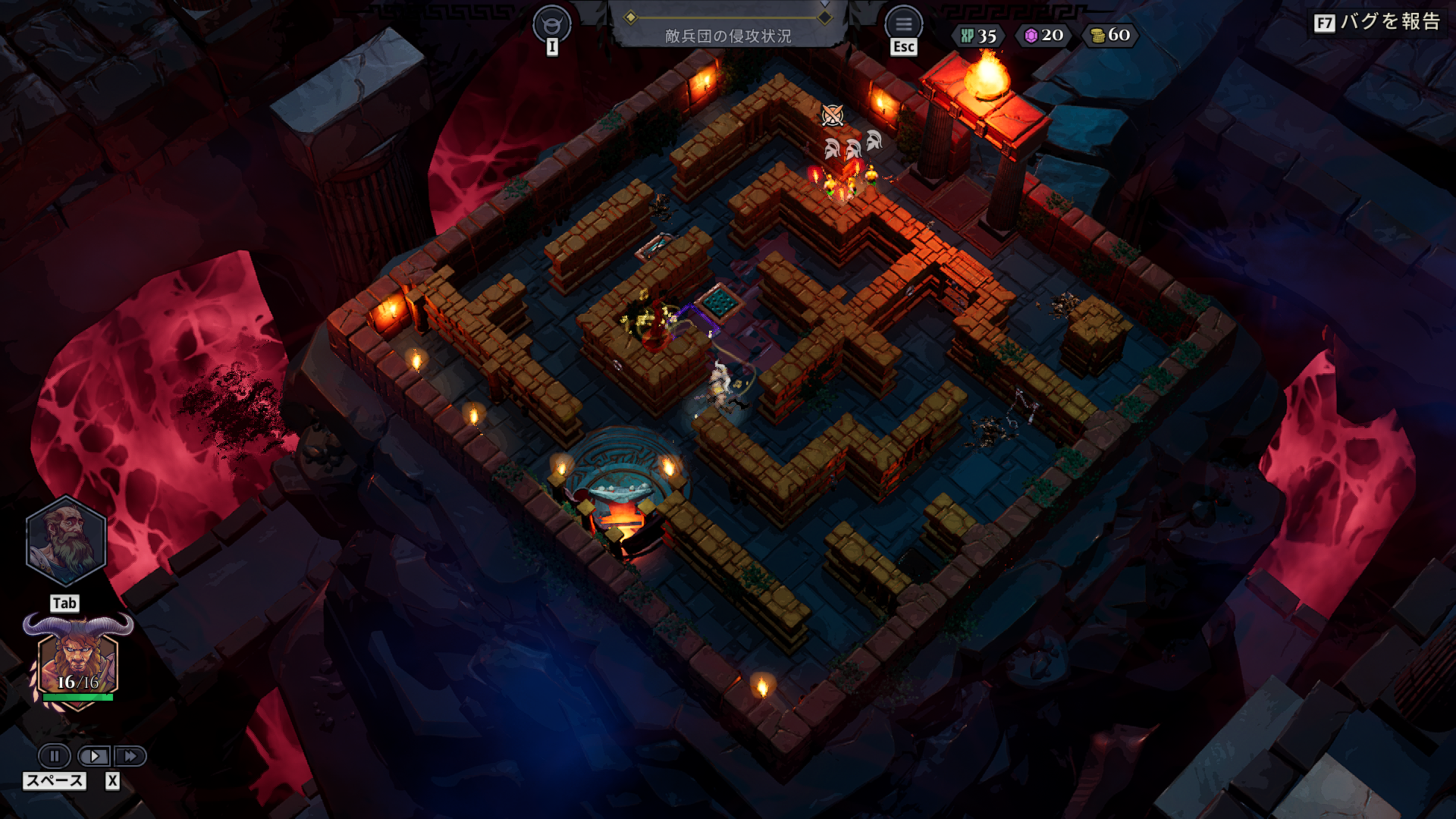Pause the game speed
1456x819 pixels.
pyautogui.click(x=55, y=756)
